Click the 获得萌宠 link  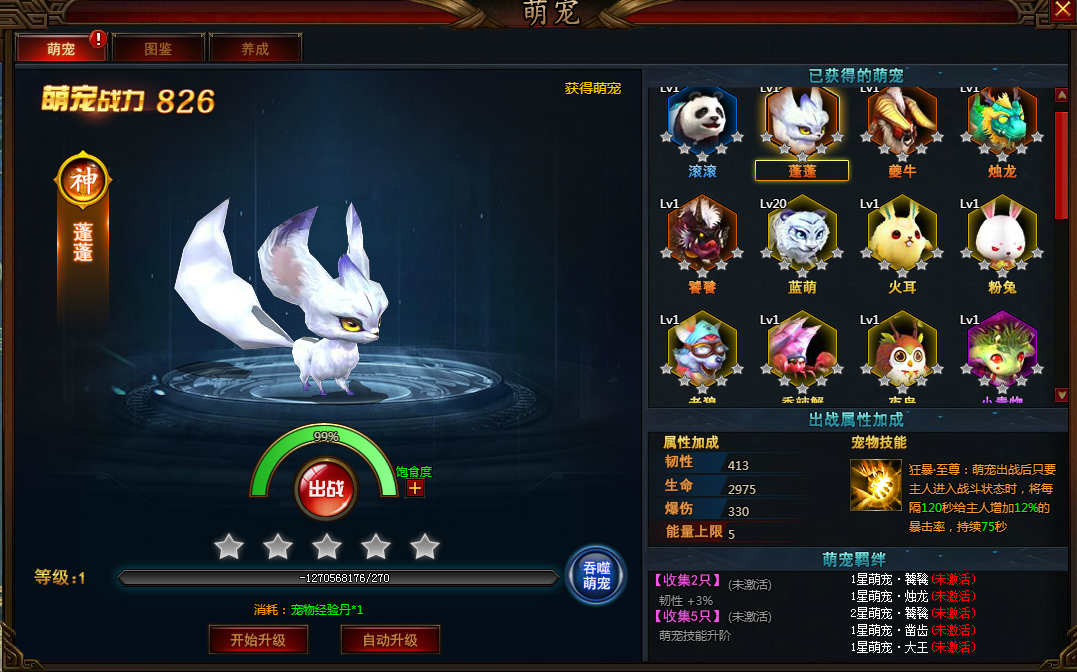[x=593, y=88]
